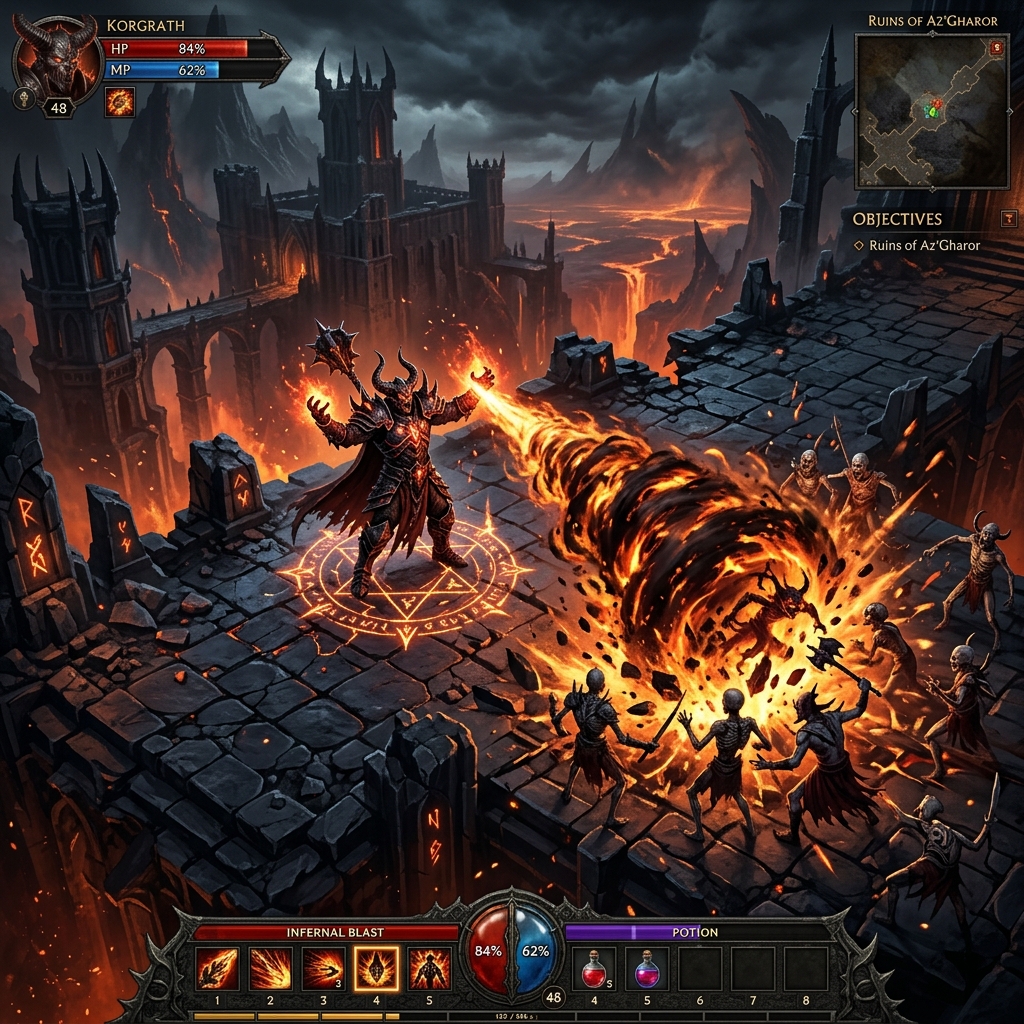
Task: Cast the fire arrow skill in slot 3
Action: 323,968
